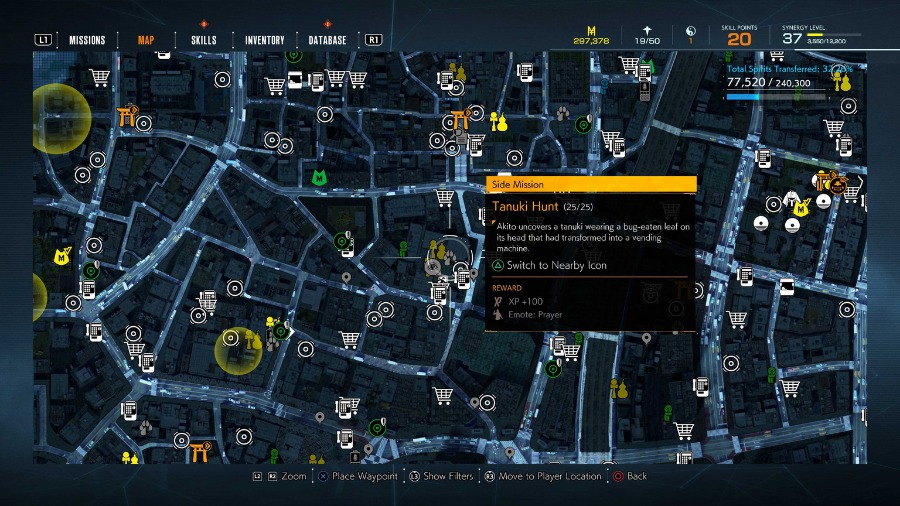900x506 pixels.
Task: Show the Database tab
Action: tap(327, 40)
